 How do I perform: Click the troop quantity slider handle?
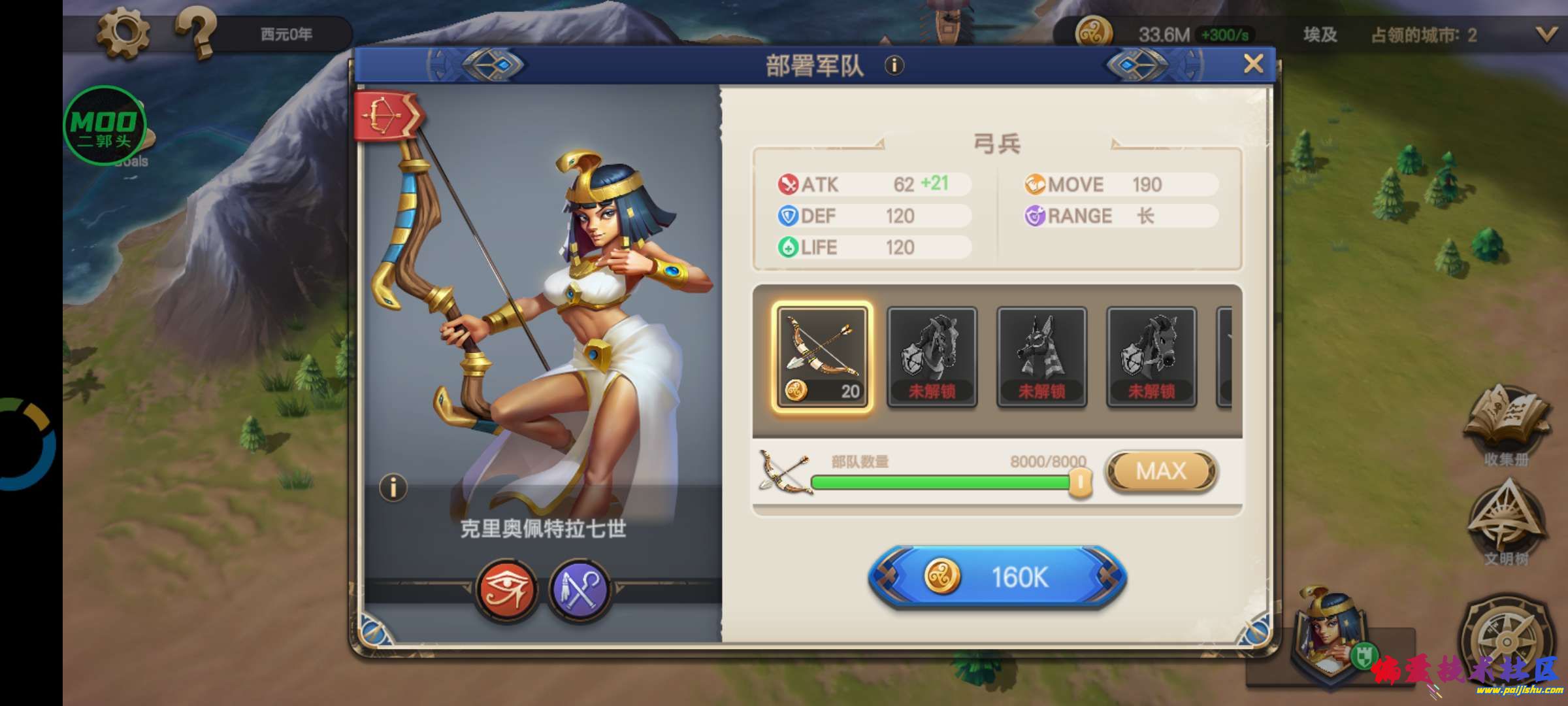[x=1080, y=484]
